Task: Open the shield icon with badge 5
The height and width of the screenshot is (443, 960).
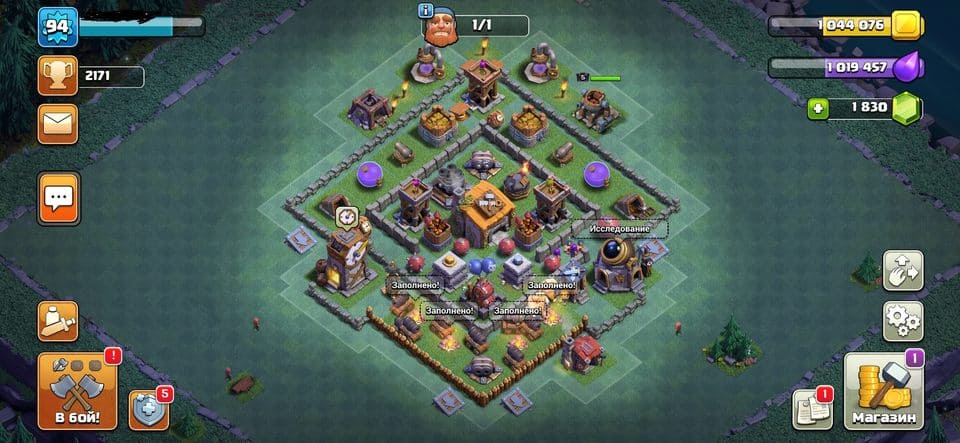Action: point(148,408)
